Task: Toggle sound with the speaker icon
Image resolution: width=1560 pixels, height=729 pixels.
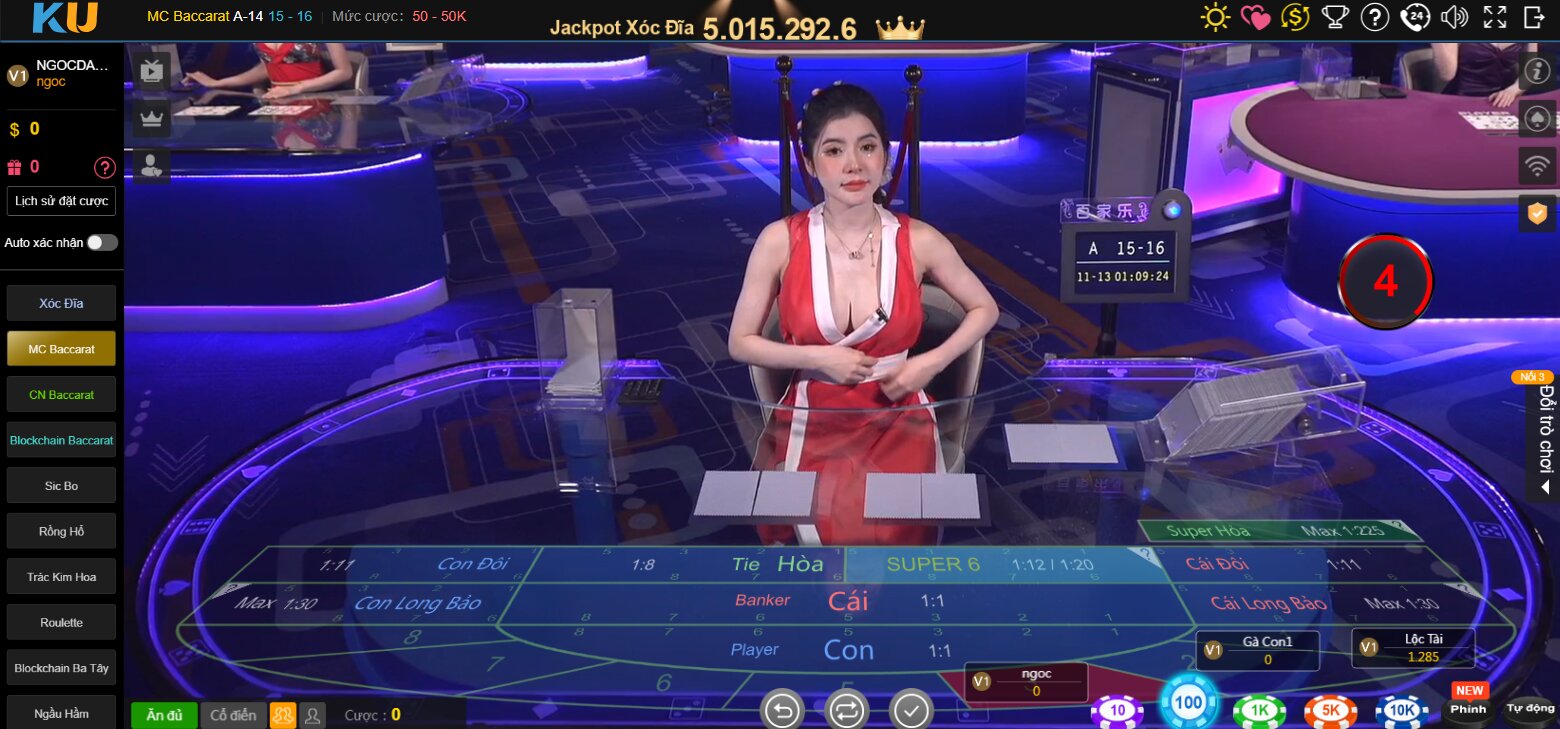Action: point(1454,17)
